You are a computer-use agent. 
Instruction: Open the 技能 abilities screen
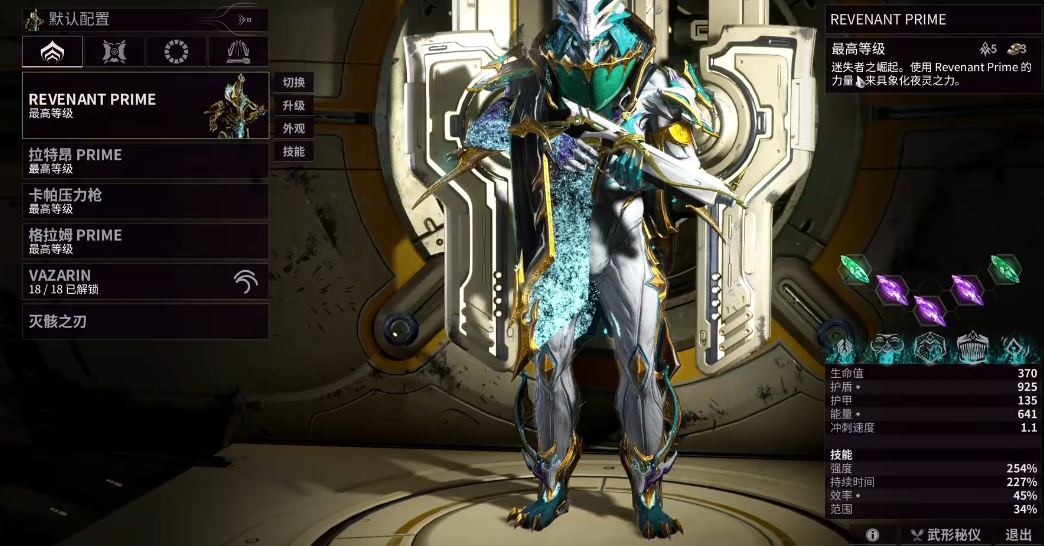tap(293, 151)
